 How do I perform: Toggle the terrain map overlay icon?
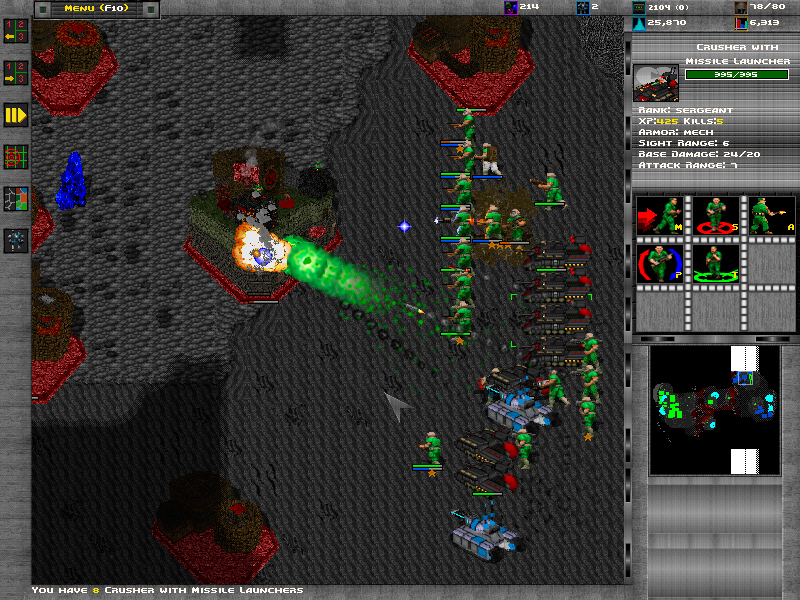(15, 198)
